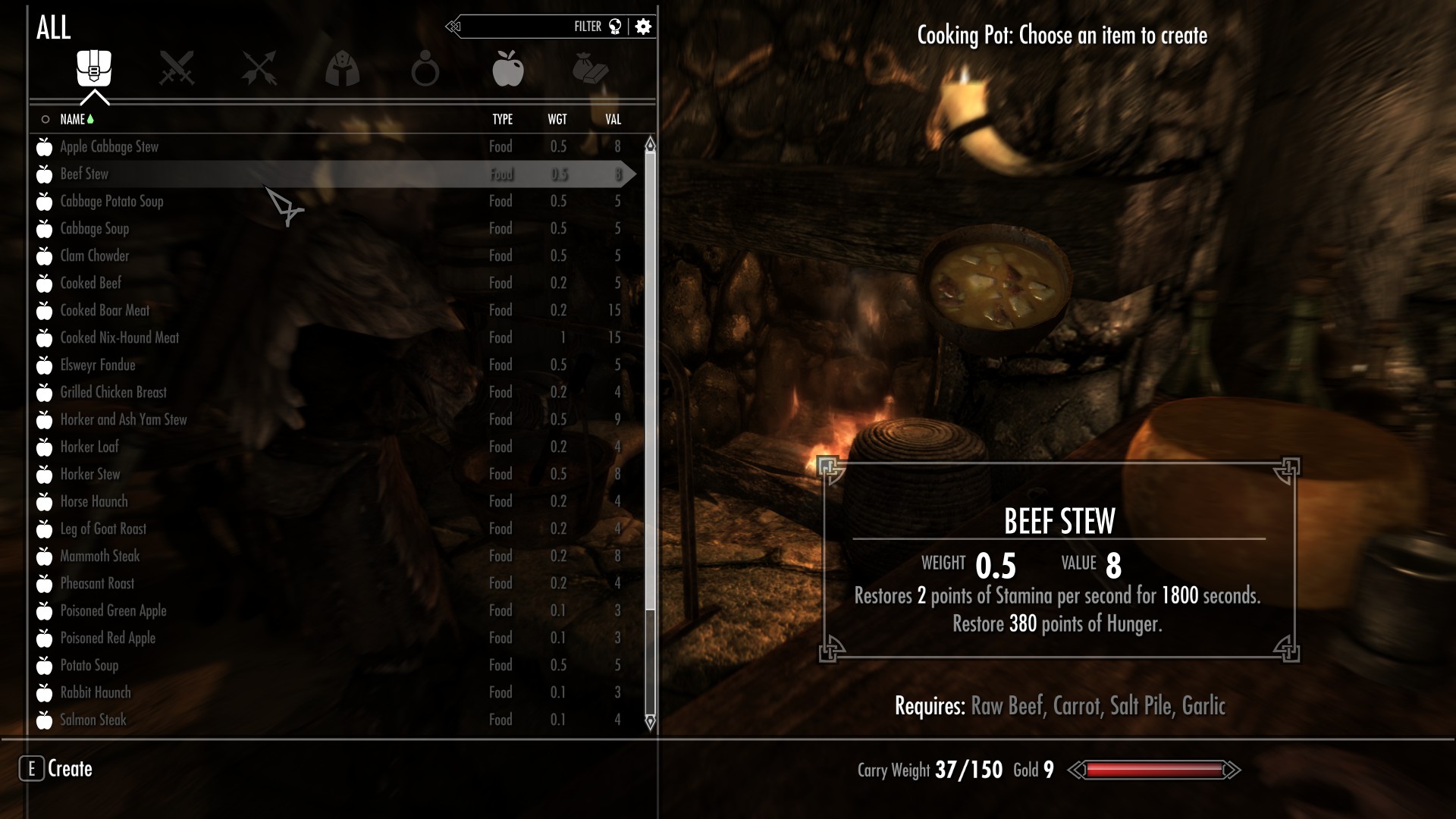
Task: Choose Poisoned Green Apple entry
Action: tap(113, 611)
